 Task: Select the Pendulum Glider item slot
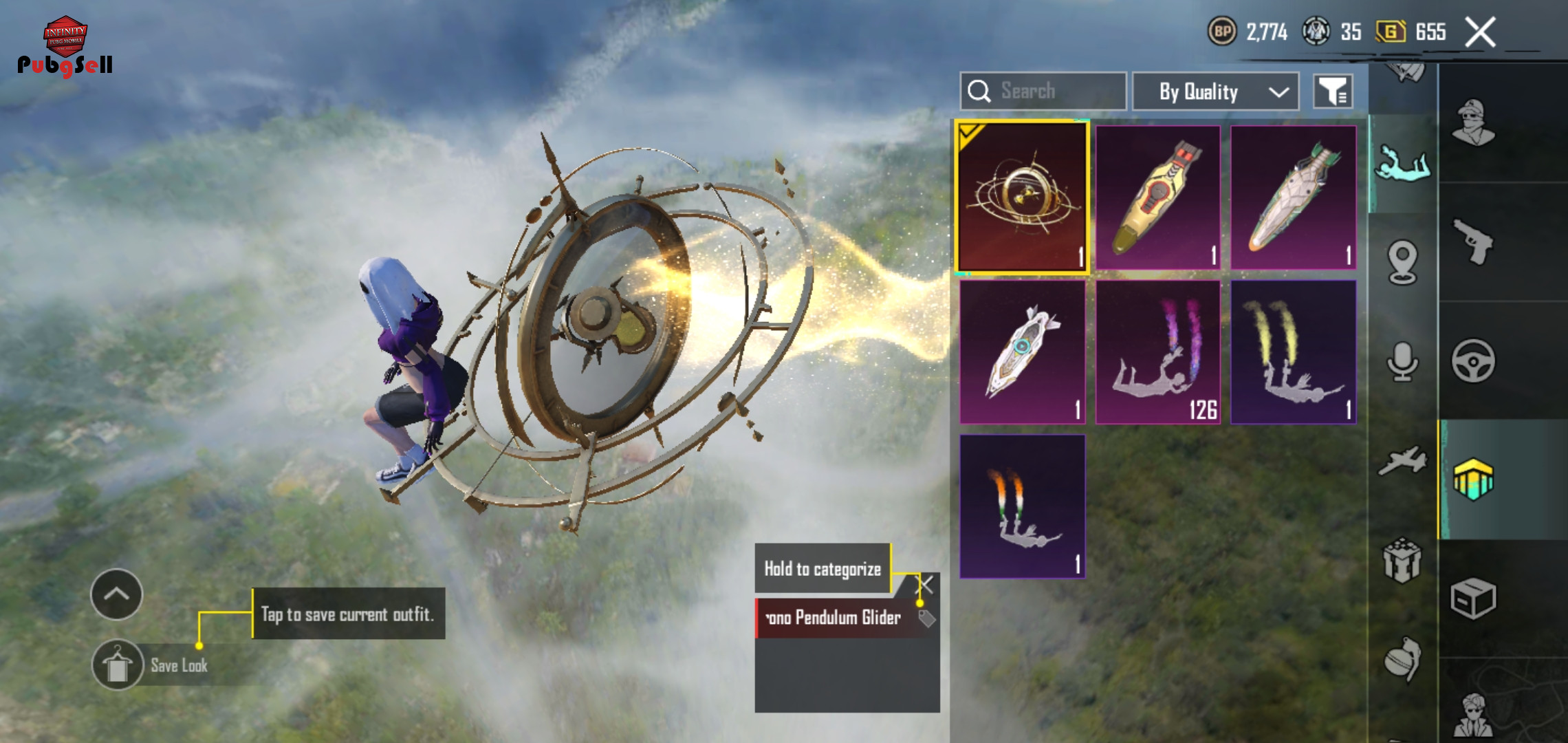(1023, 197)
